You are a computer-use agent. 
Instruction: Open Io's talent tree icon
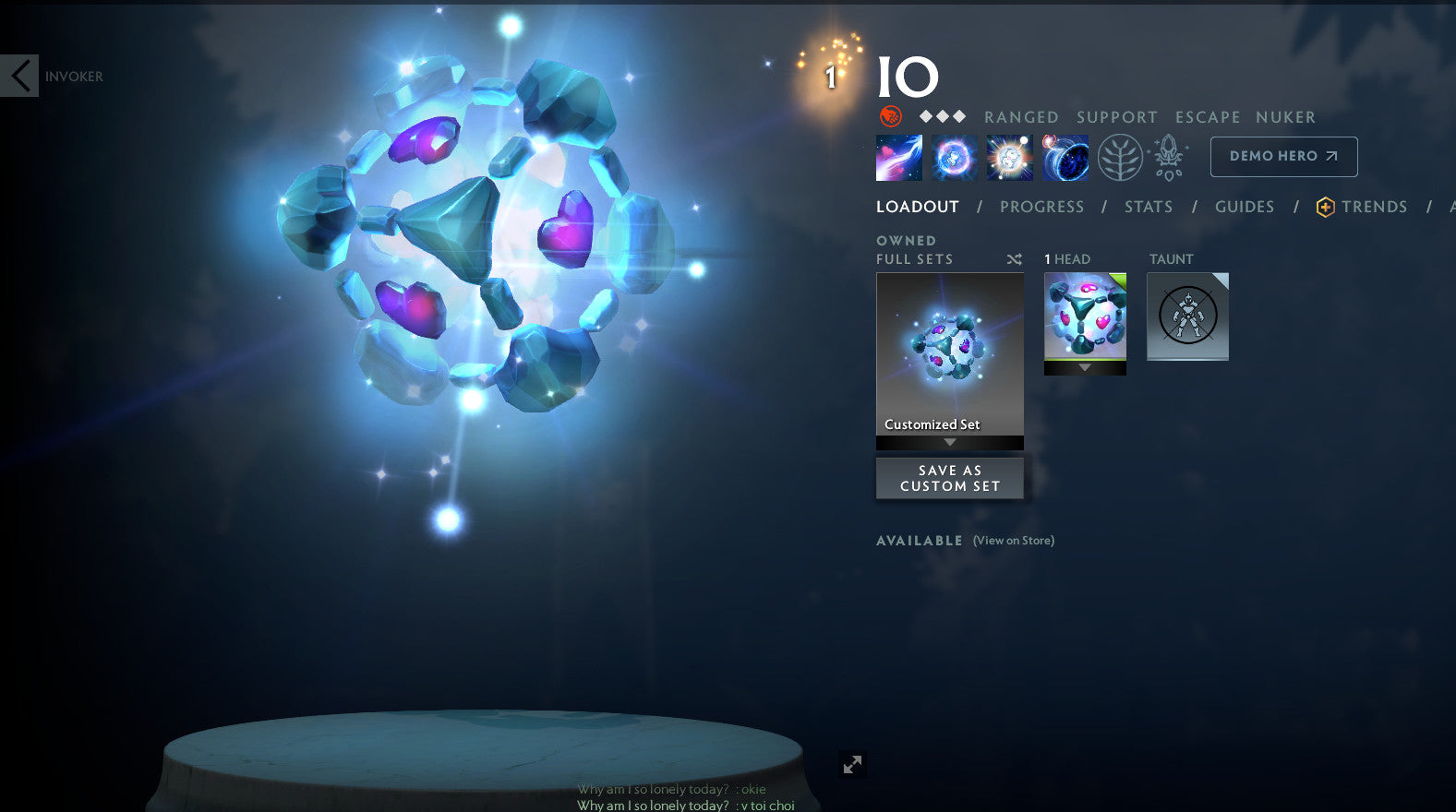point(1119,156)
